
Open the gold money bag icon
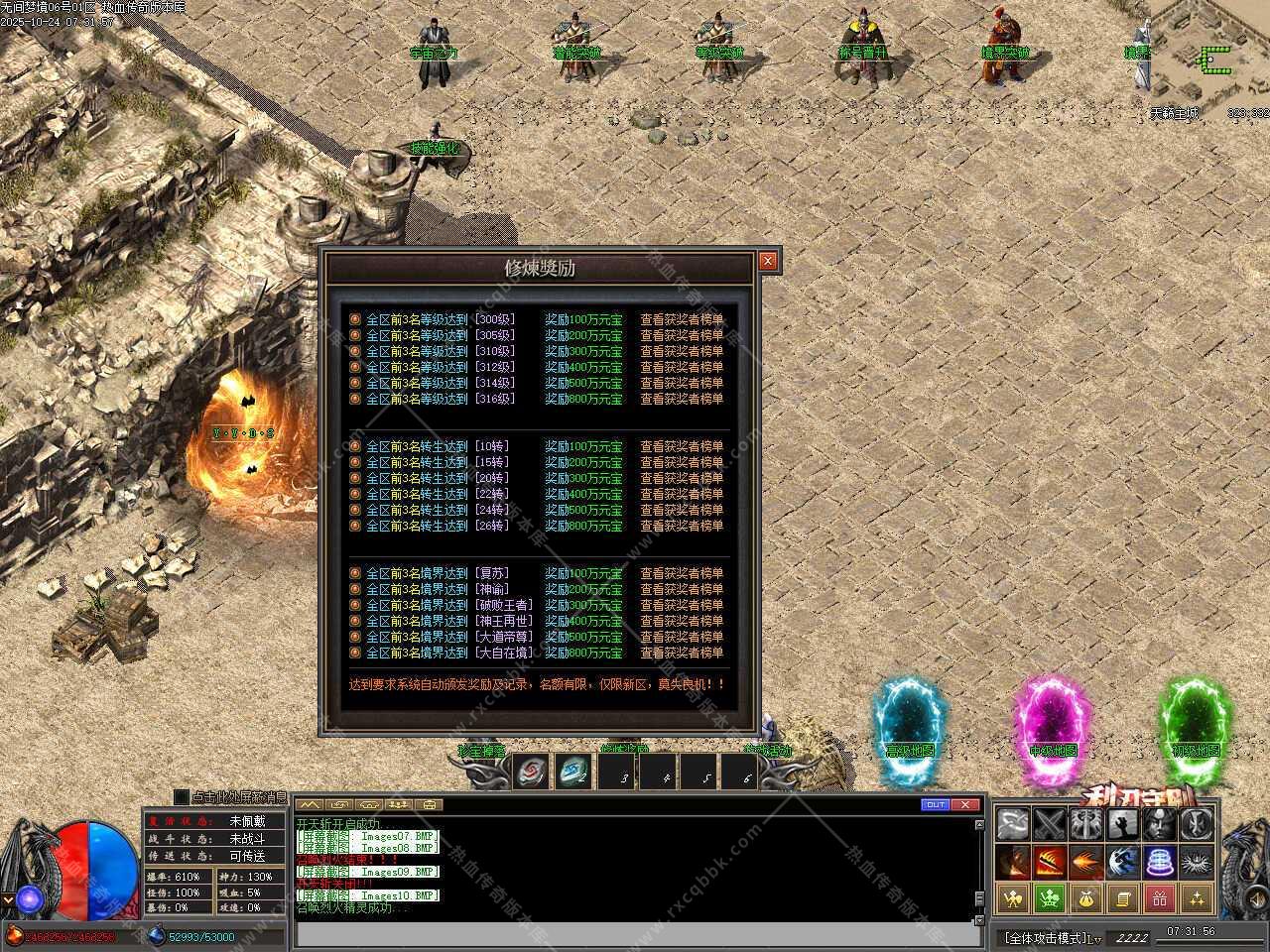[1086, 898]
